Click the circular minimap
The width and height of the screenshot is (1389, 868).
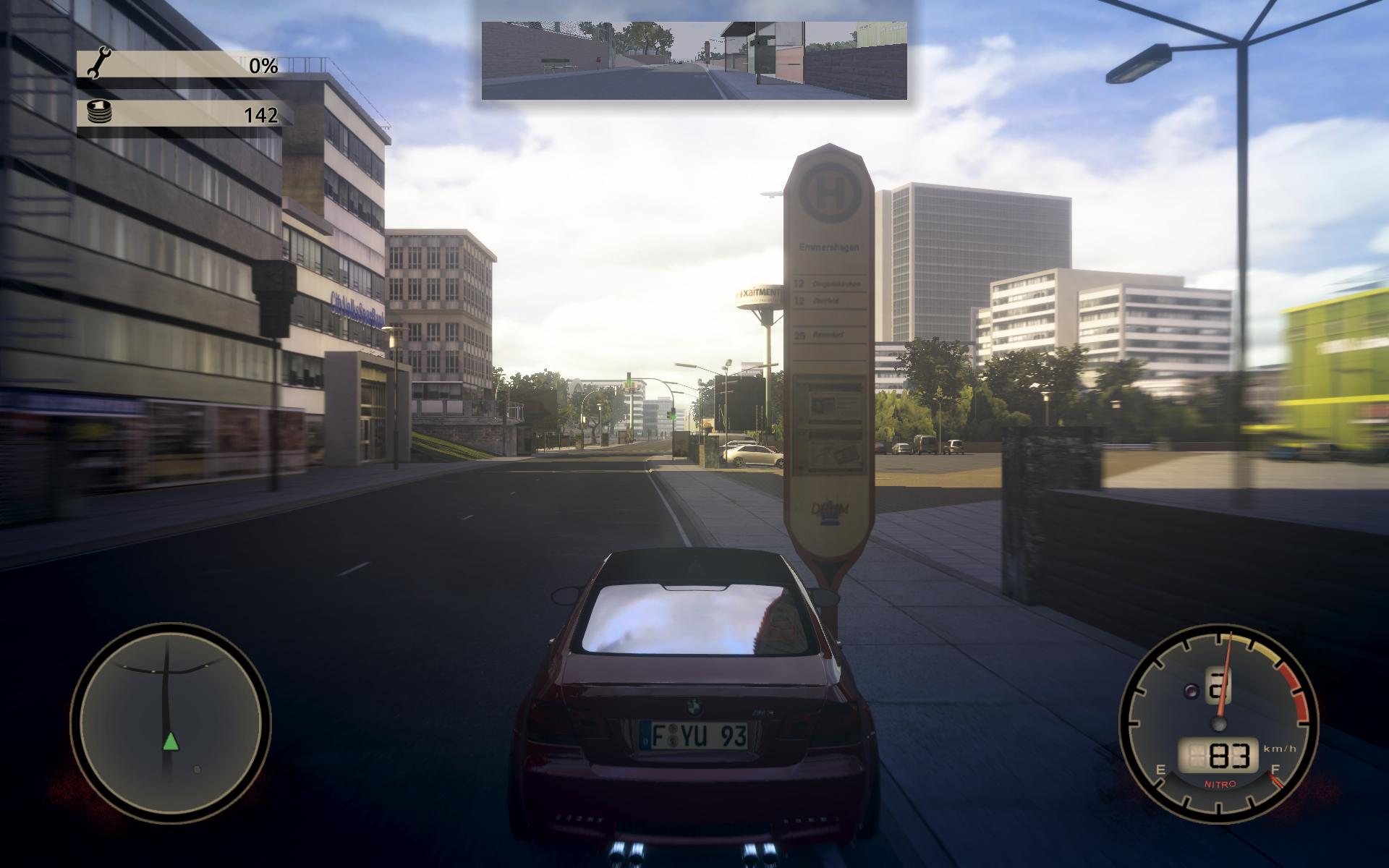(x=170, y=723)
